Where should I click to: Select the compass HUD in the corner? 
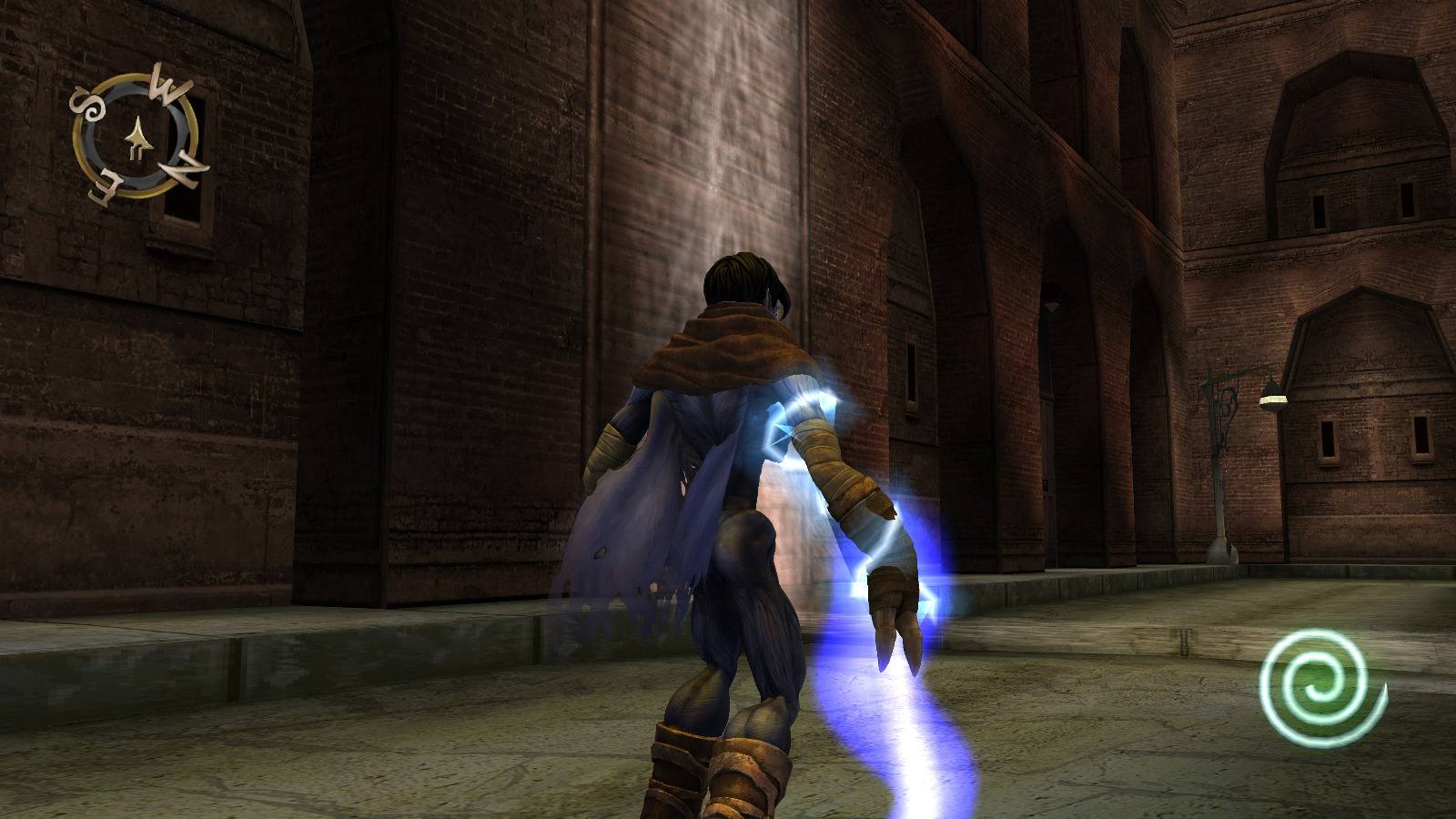coord(135,136)
